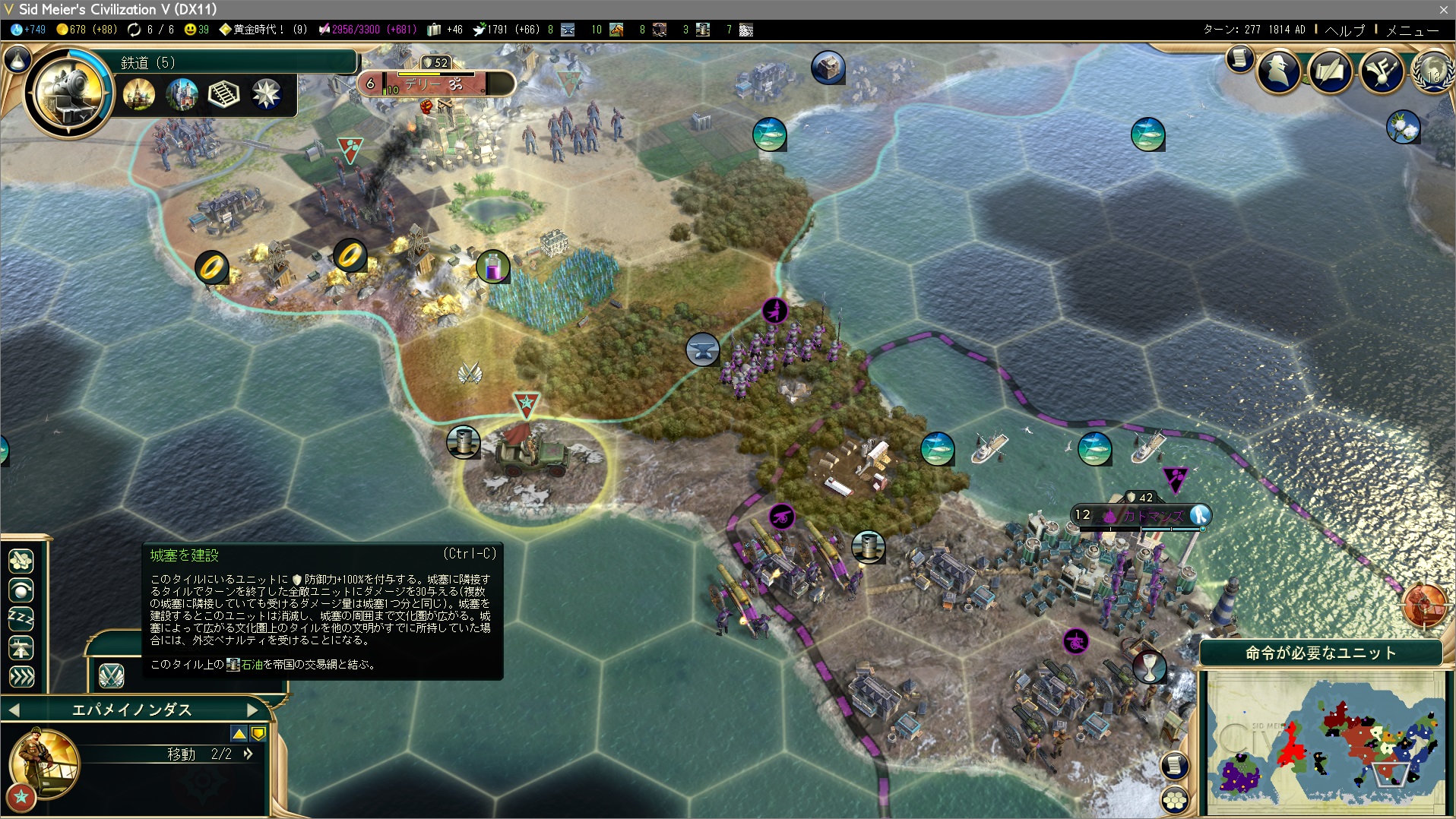Open the メニュー game menu
The image size is (1456, 819).
click(x=1412, y=30)
